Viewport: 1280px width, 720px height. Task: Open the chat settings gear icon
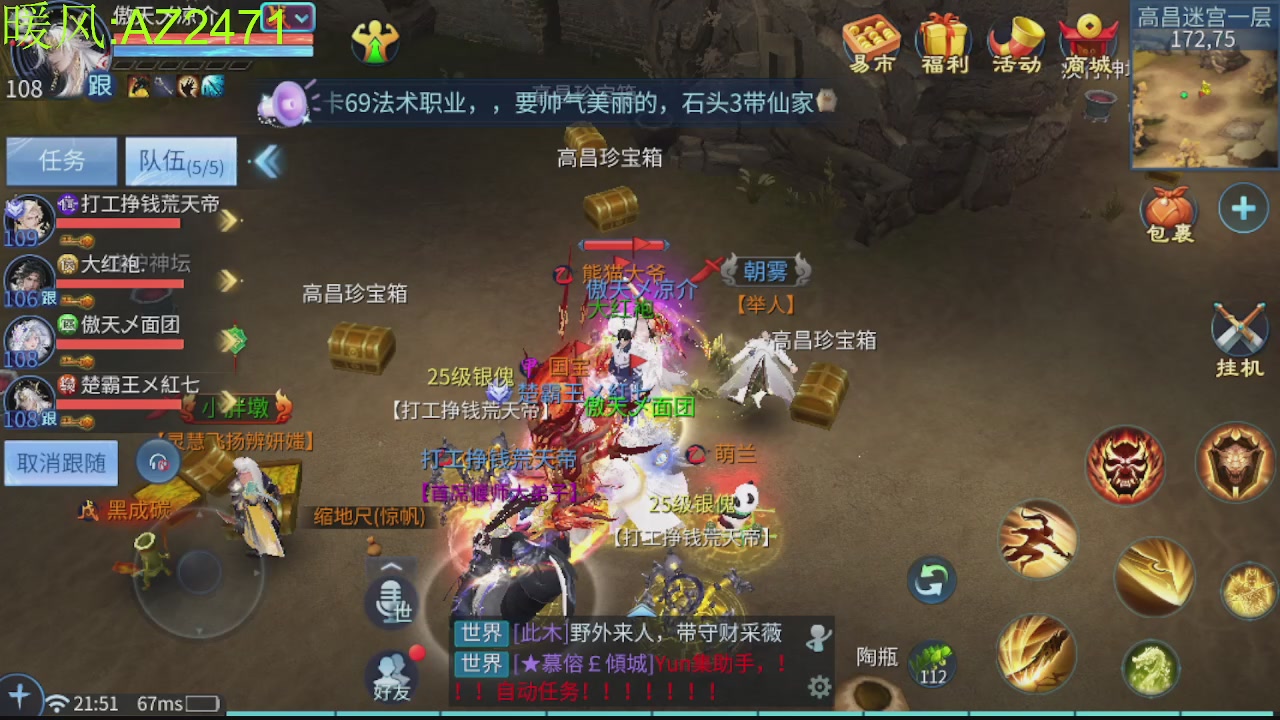[820, 687]
